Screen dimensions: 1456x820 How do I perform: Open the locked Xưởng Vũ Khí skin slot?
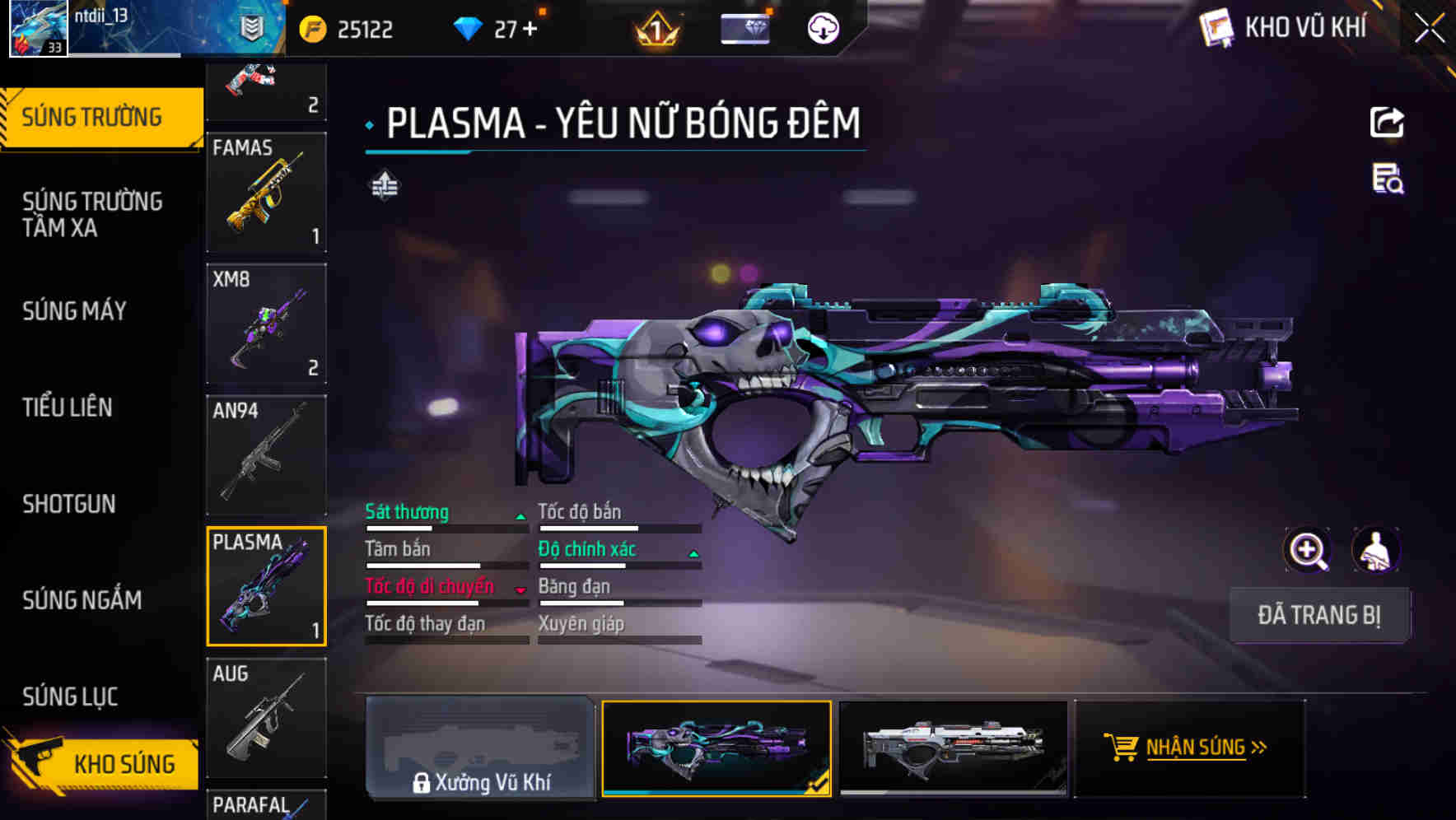click(x=480, y=748)
